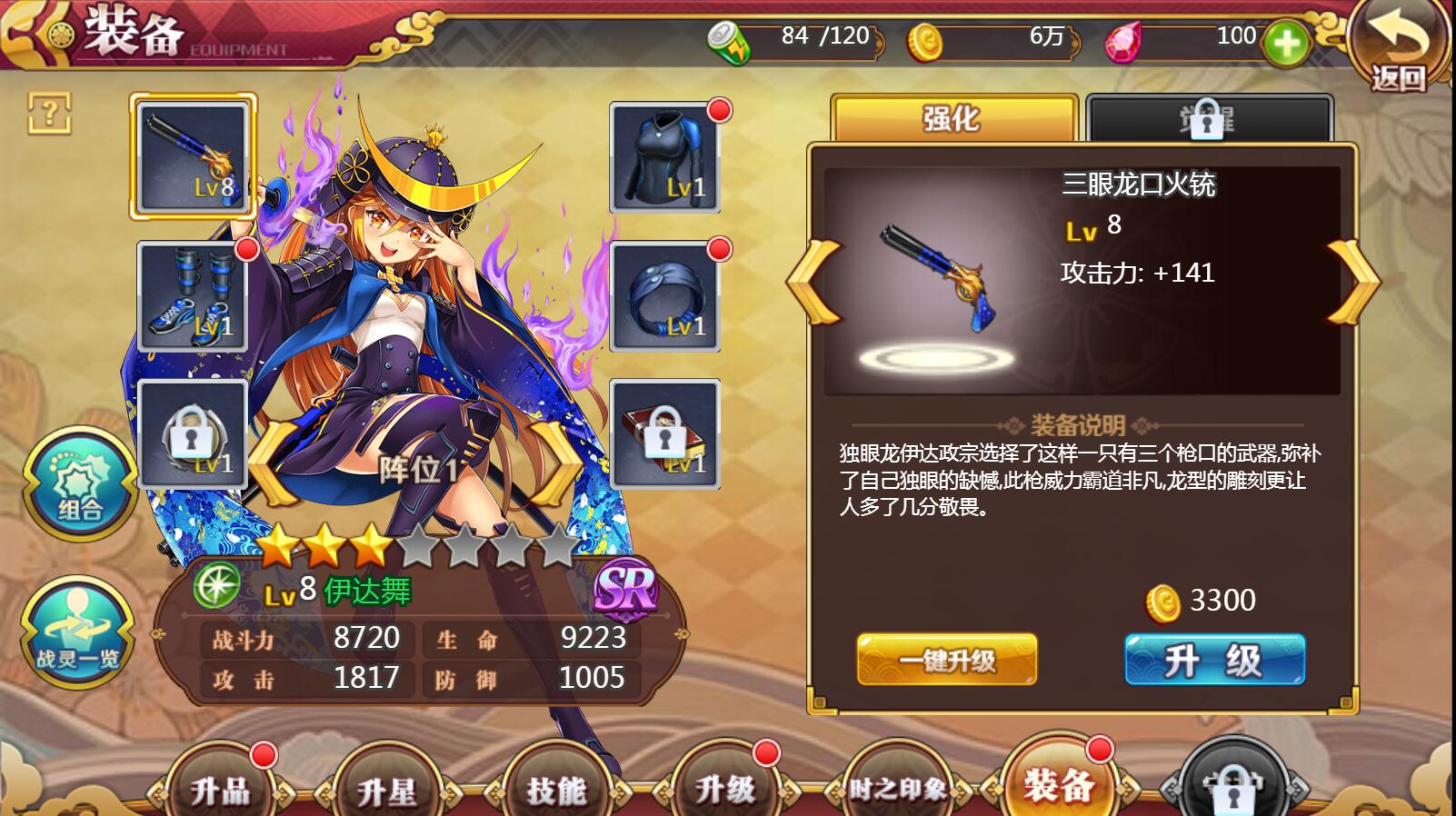
Task: Add gems with the green plus button
Action: [1285, 43]
